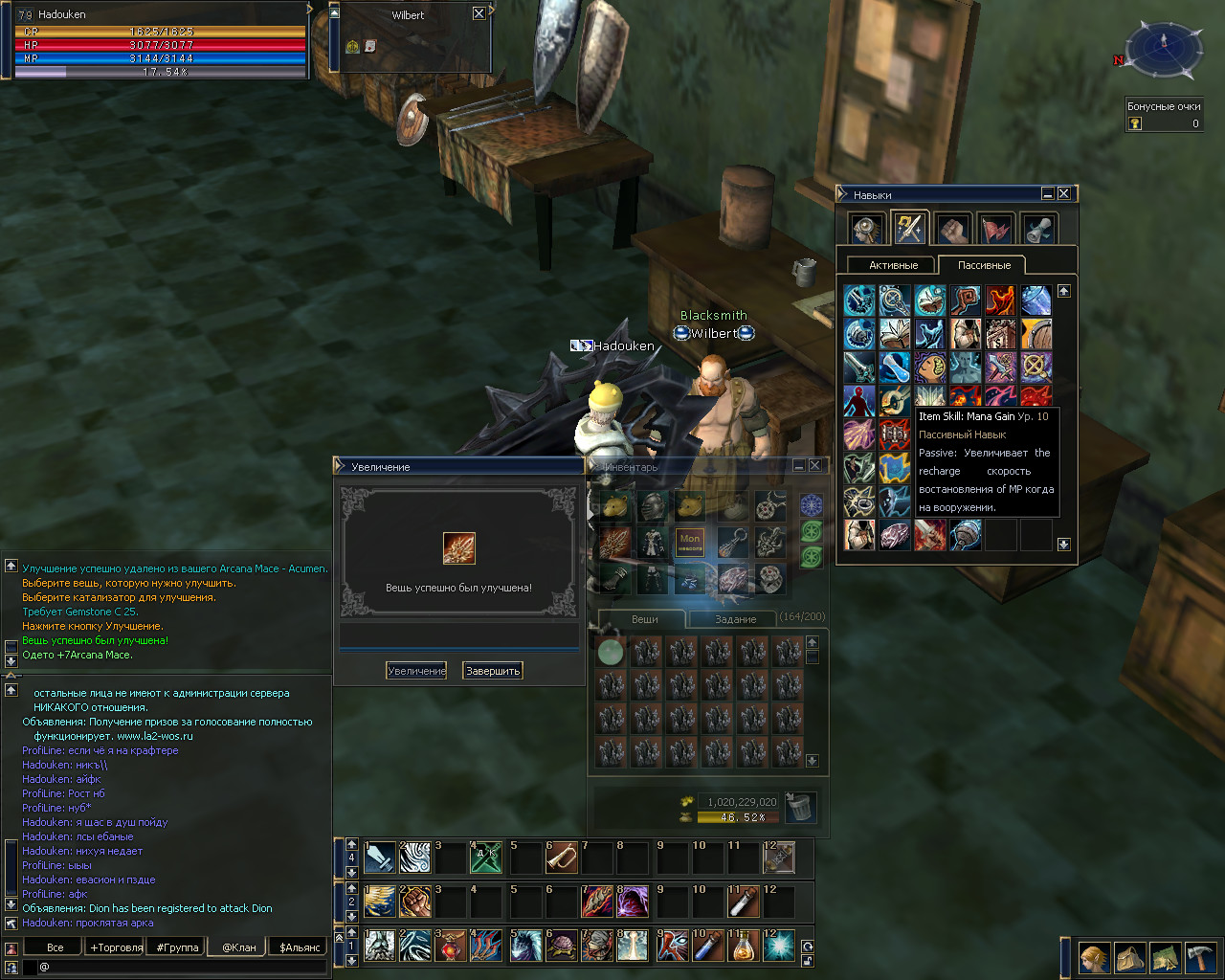Switch to the $Альянс chat tab
The width and height of the screenshot is (1225, 980).
coord(301,947)
